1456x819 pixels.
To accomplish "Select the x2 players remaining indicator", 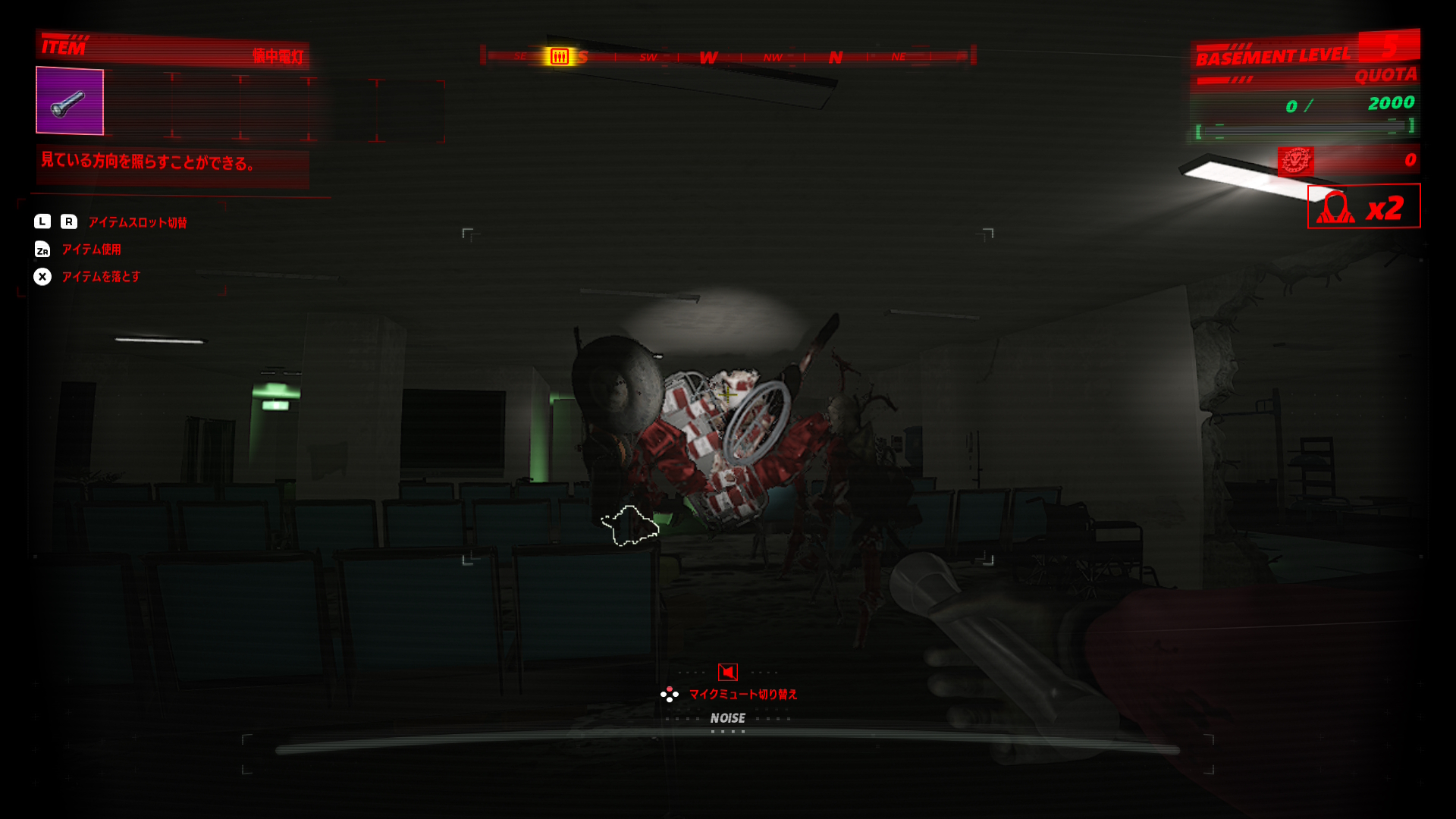I will 1363,206.
